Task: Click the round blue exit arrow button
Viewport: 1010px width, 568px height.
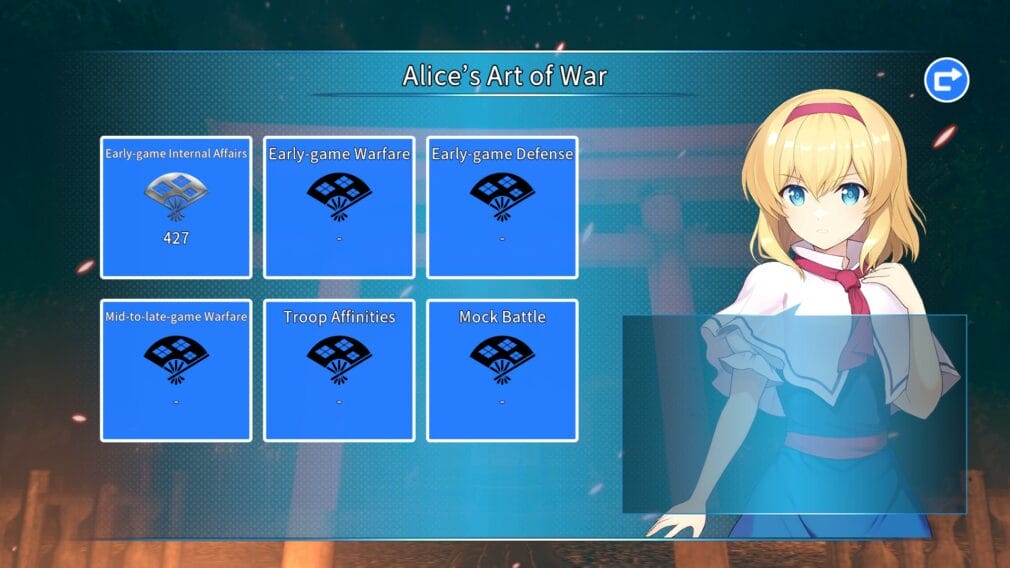Action: [x=946, y=80]
